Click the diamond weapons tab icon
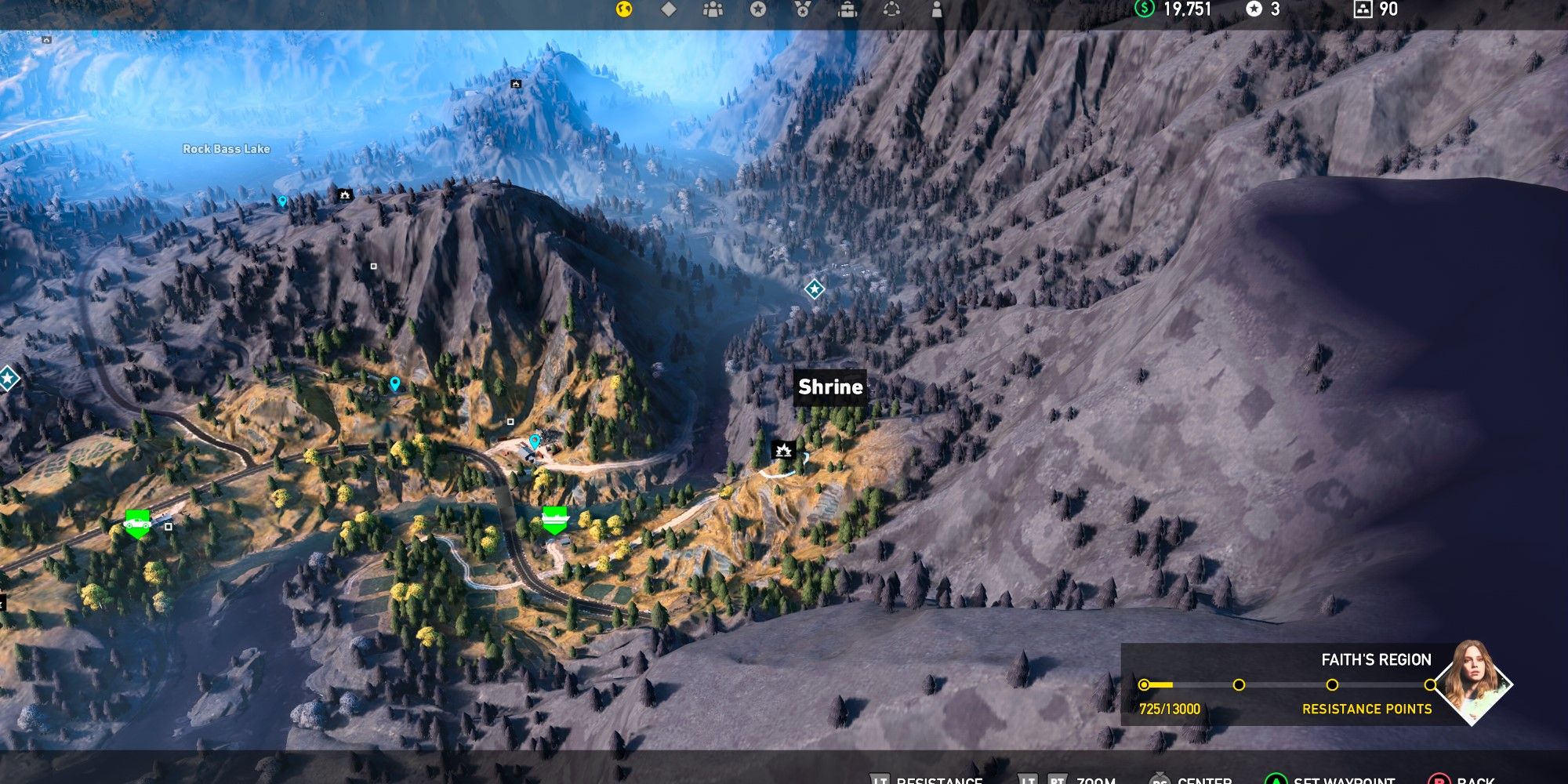Image resolution: width=1568 pixels, height=784 pixels. 668,10
